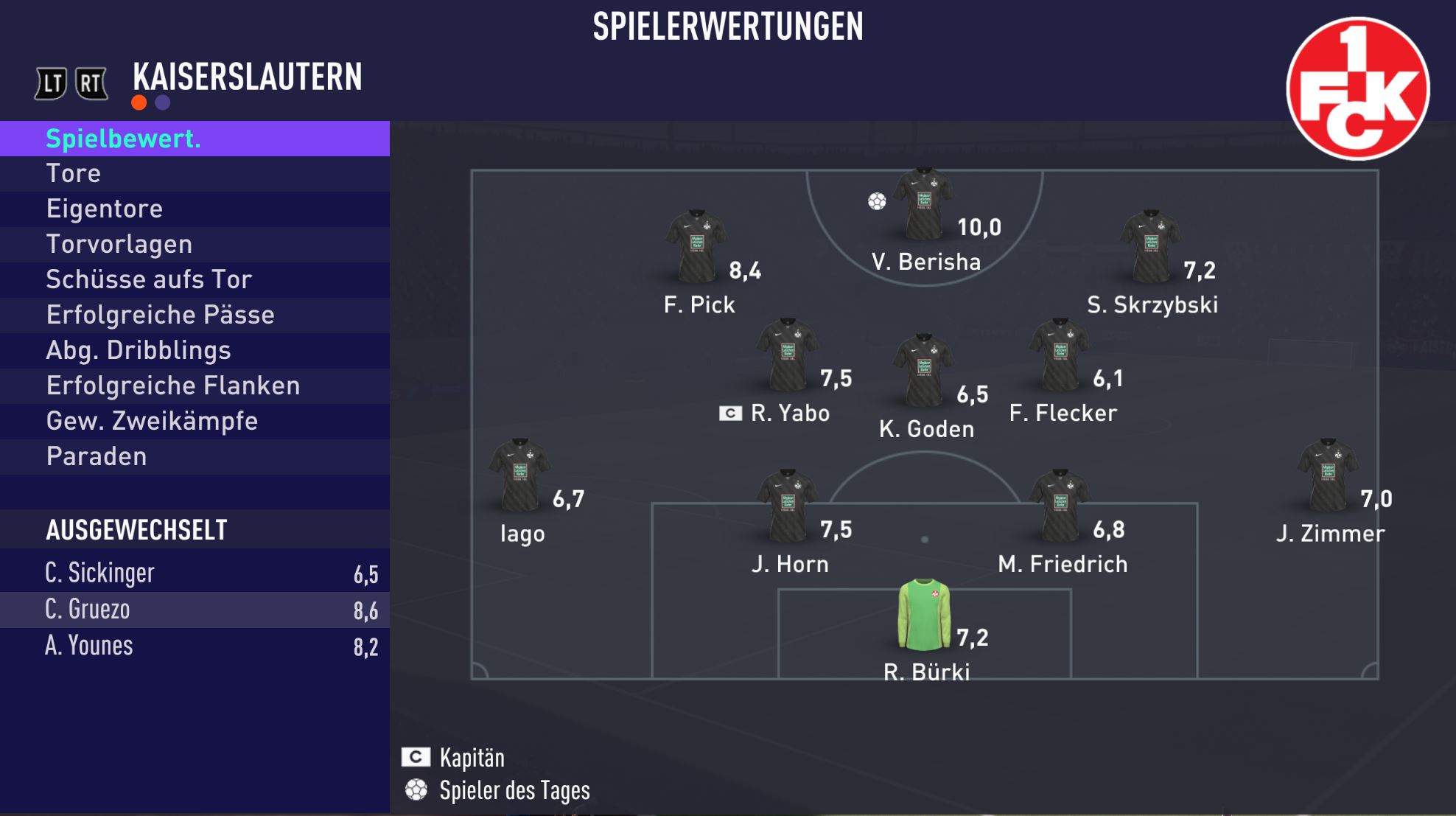The width and height of the screenshot is (1456, 816).
Task: Open the Eigentore stat entry
Action: click(195, 209)
